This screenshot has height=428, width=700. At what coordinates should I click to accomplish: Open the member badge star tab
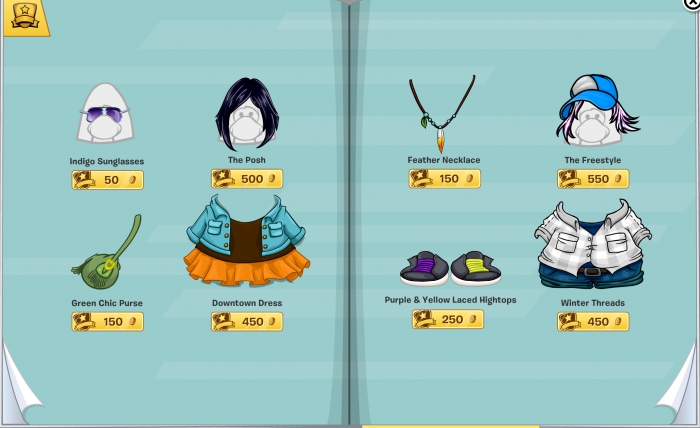coord(24,17)
